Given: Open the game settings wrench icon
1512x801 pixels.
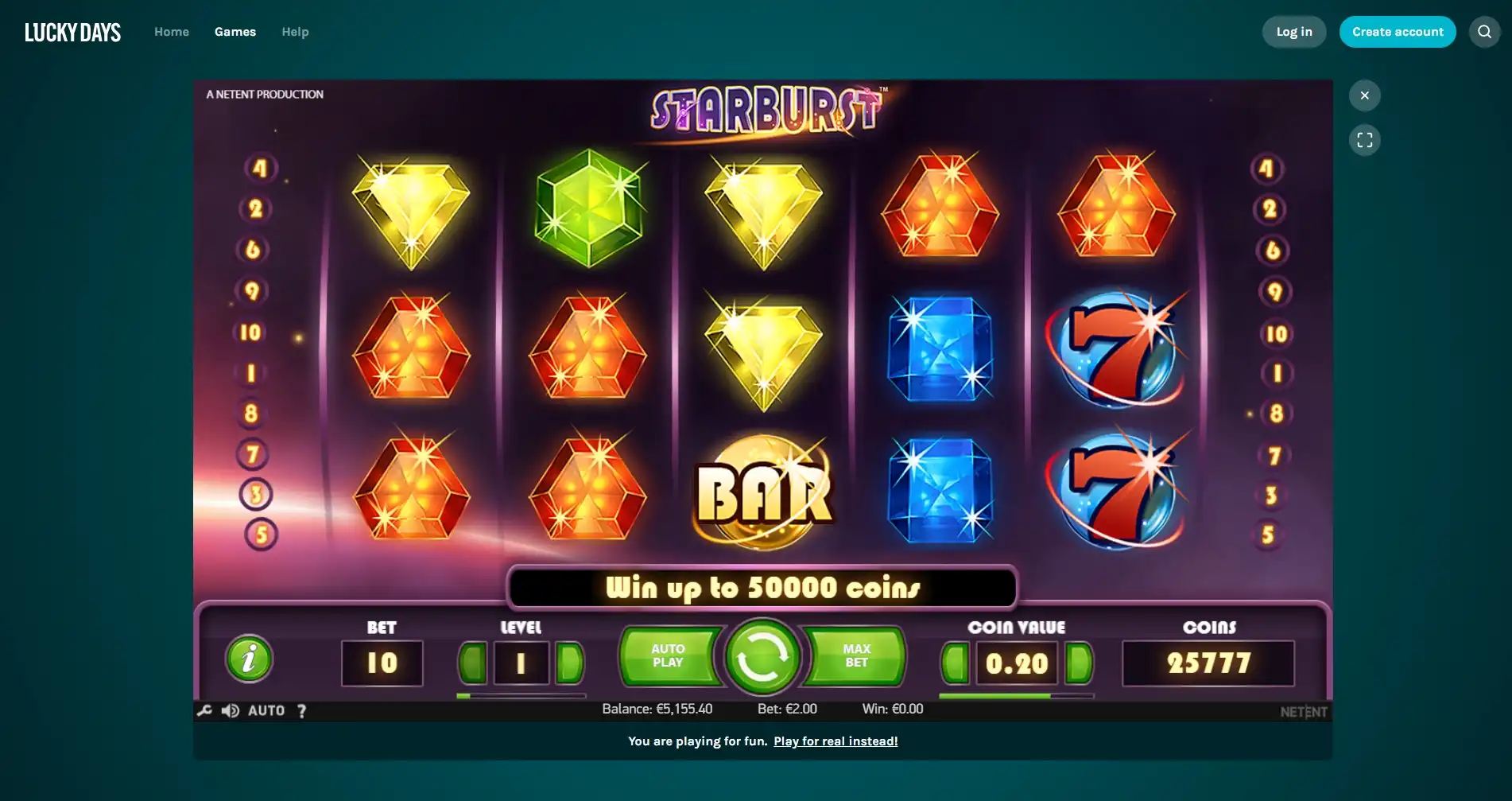Looking at the screenshot, I should click(x=204, y=710).
